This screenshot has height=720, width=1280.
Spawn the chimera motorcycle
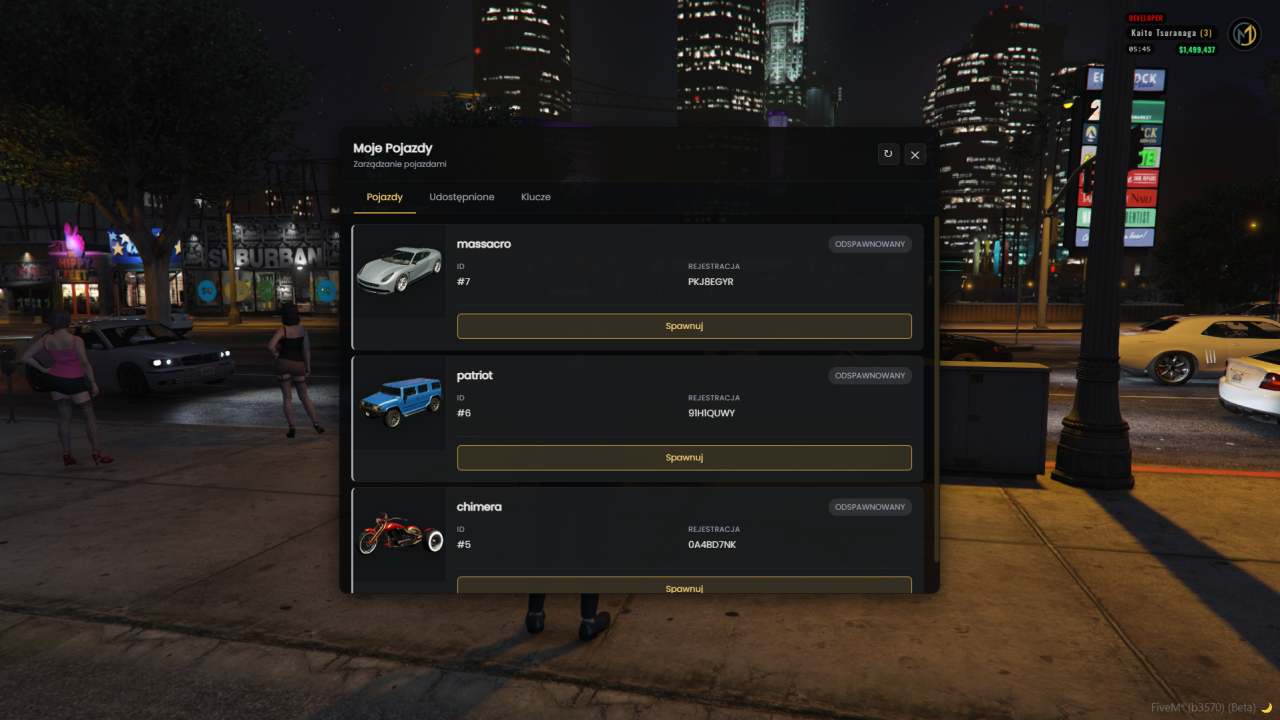[x=684, y=587]
